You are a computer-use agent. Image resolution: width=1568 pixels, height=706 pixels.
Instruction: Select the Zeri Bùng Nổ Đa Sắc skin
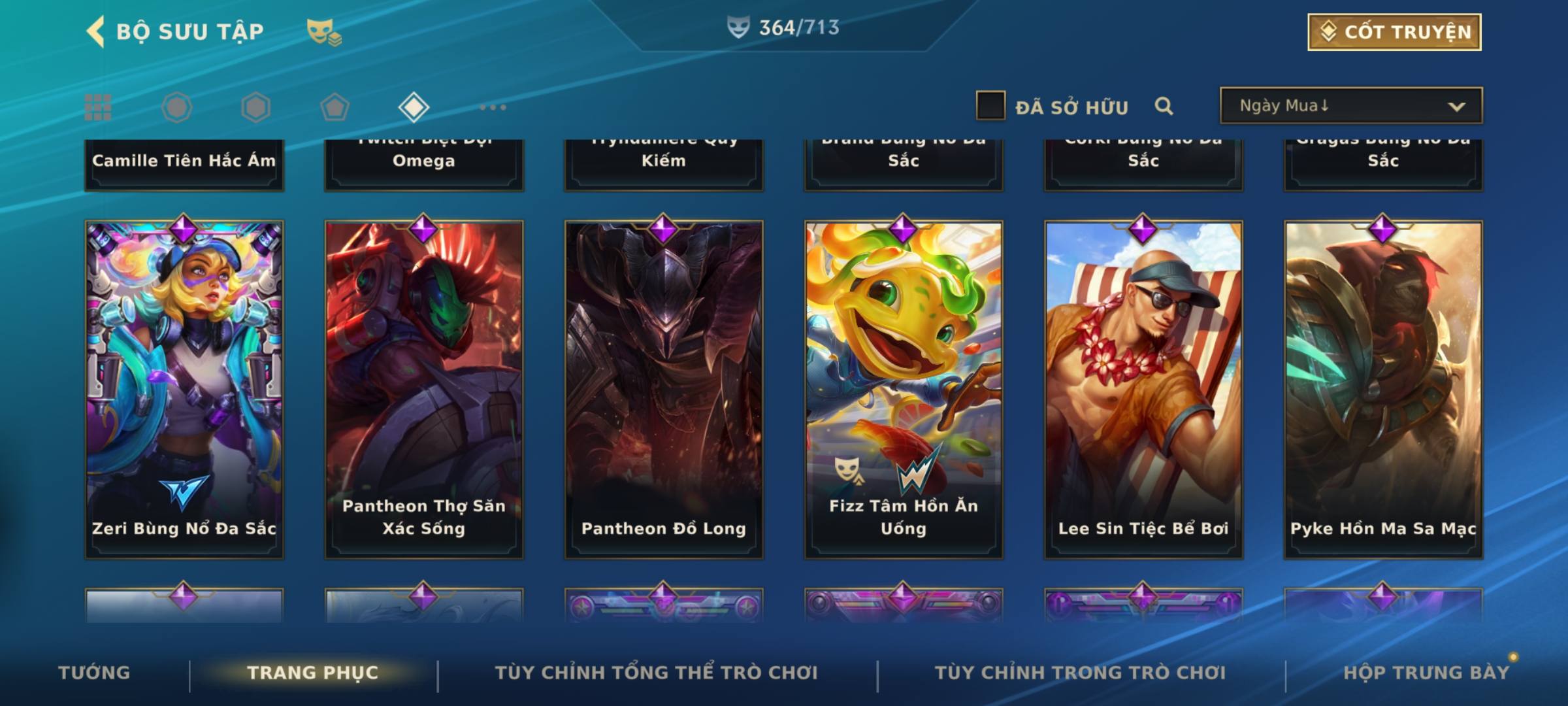[x=184, y=389]
